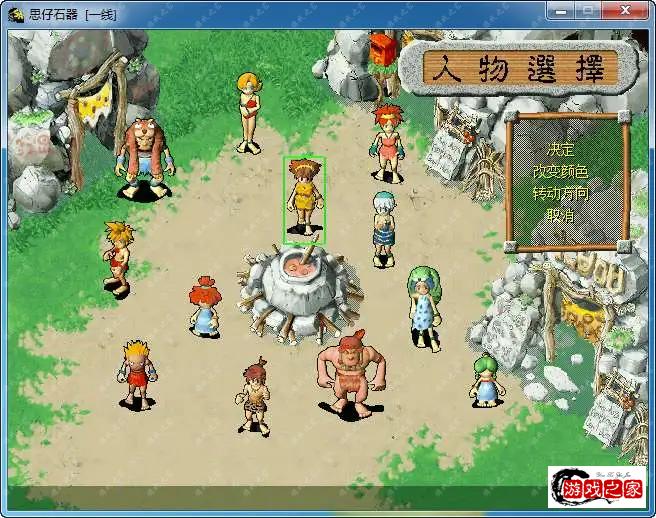Choose the small brown-haired boy in leopard skin
The height and width of the screenshot is (518, 656).
255,395
